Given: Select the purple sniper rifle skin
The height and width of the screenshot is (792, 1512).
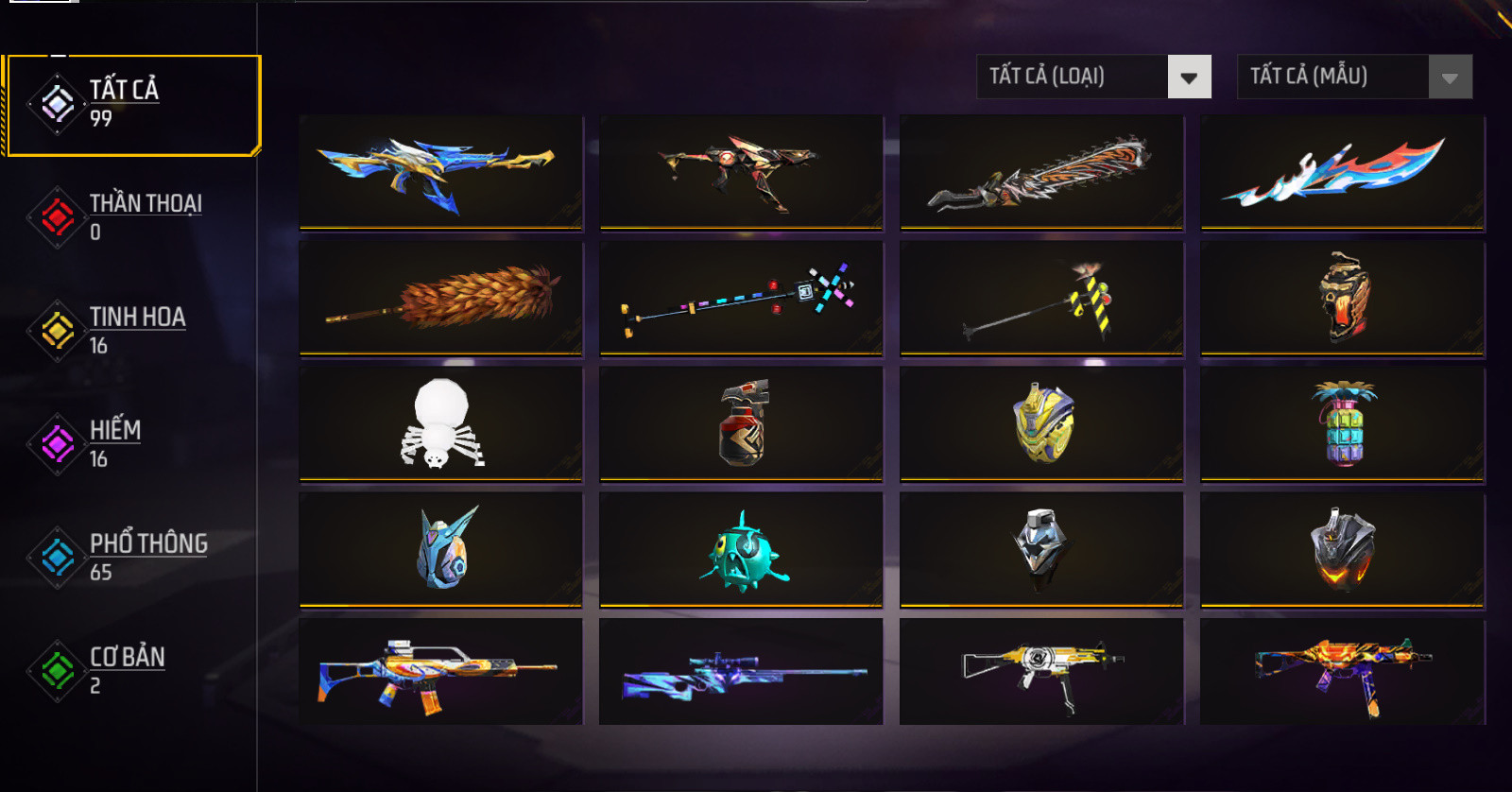Looking at the screenshot, I should [x=741, y=672].
